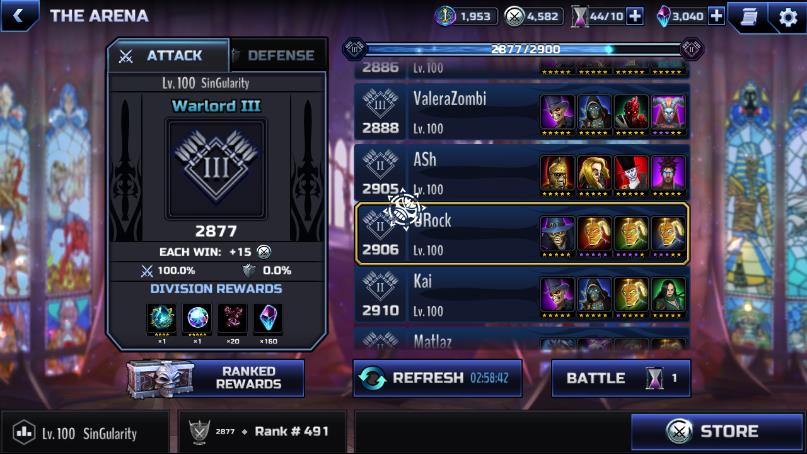
Task: View the Warlord III division emblem
Action: 217,167
